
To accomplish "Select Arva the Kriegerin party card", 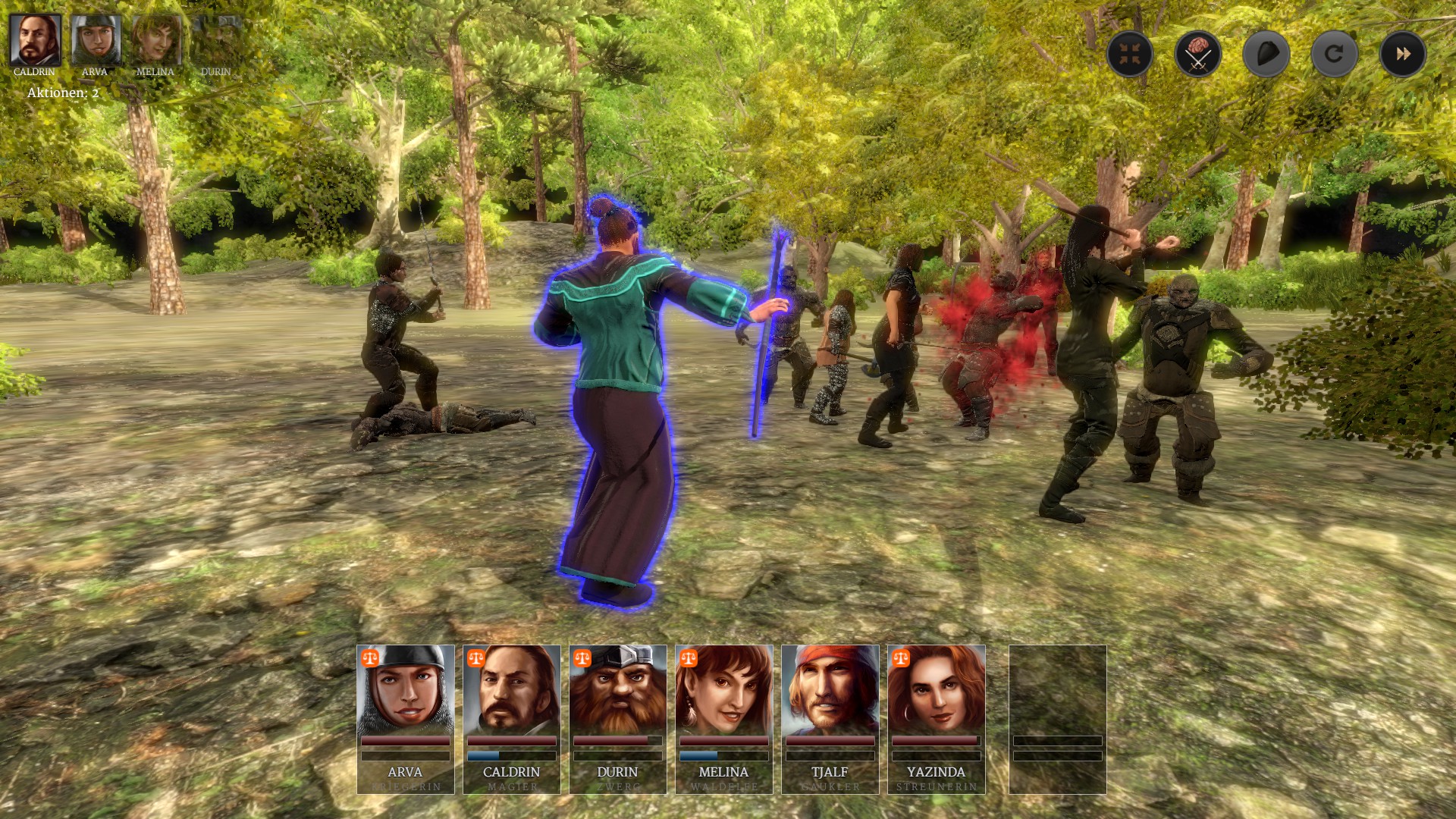I will (406, 719).
